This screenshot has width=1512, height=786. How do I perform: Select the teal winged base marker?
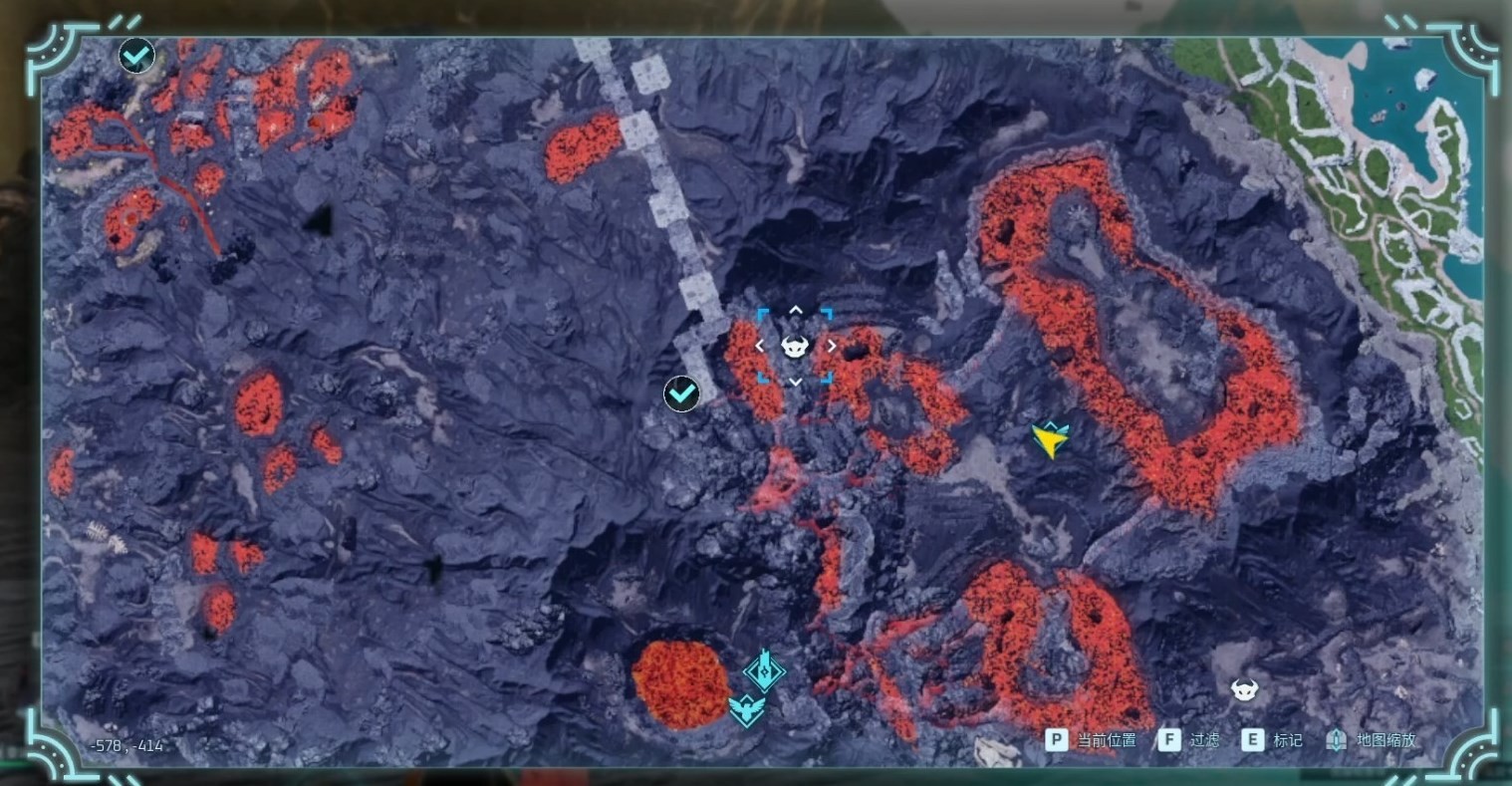(x=746, y=709)
